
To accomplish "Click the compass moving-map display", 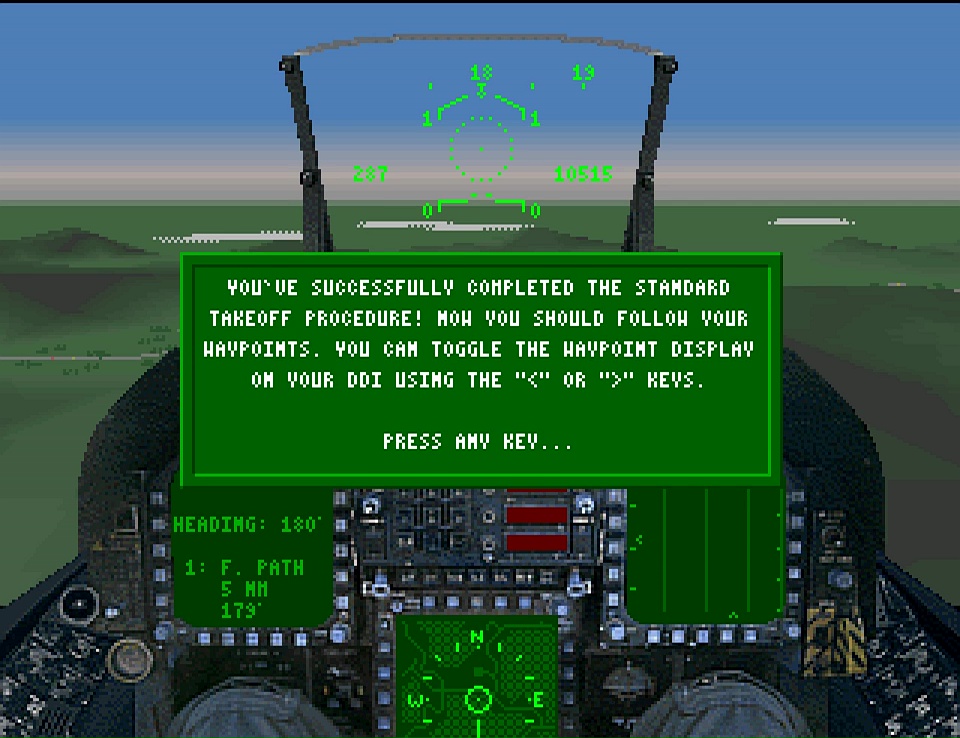I will pos(478,676).
